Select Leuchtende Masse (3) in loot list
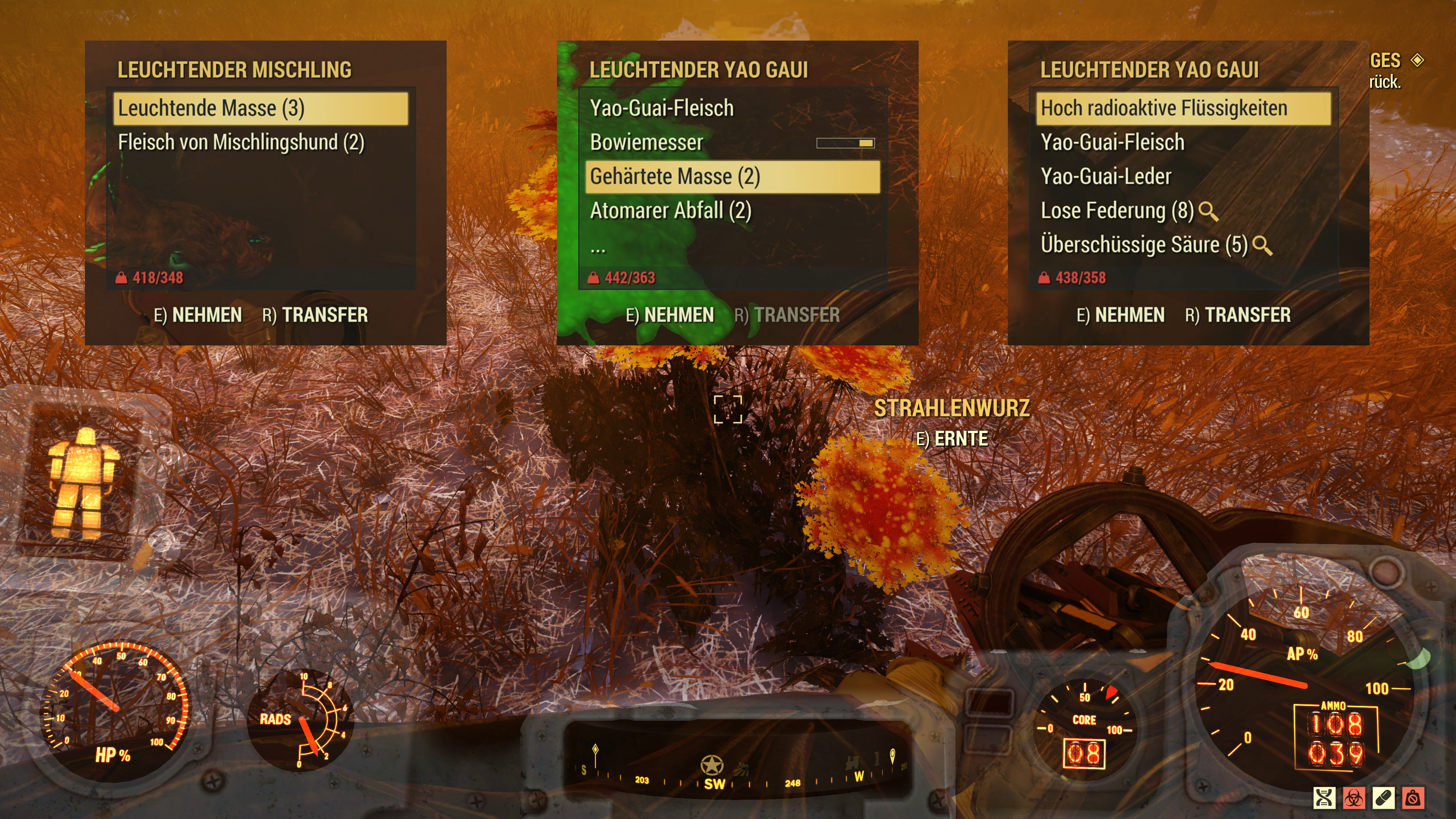Viewport: 1456px width, 819px height. pyautogui.click(x=260, y=108)
